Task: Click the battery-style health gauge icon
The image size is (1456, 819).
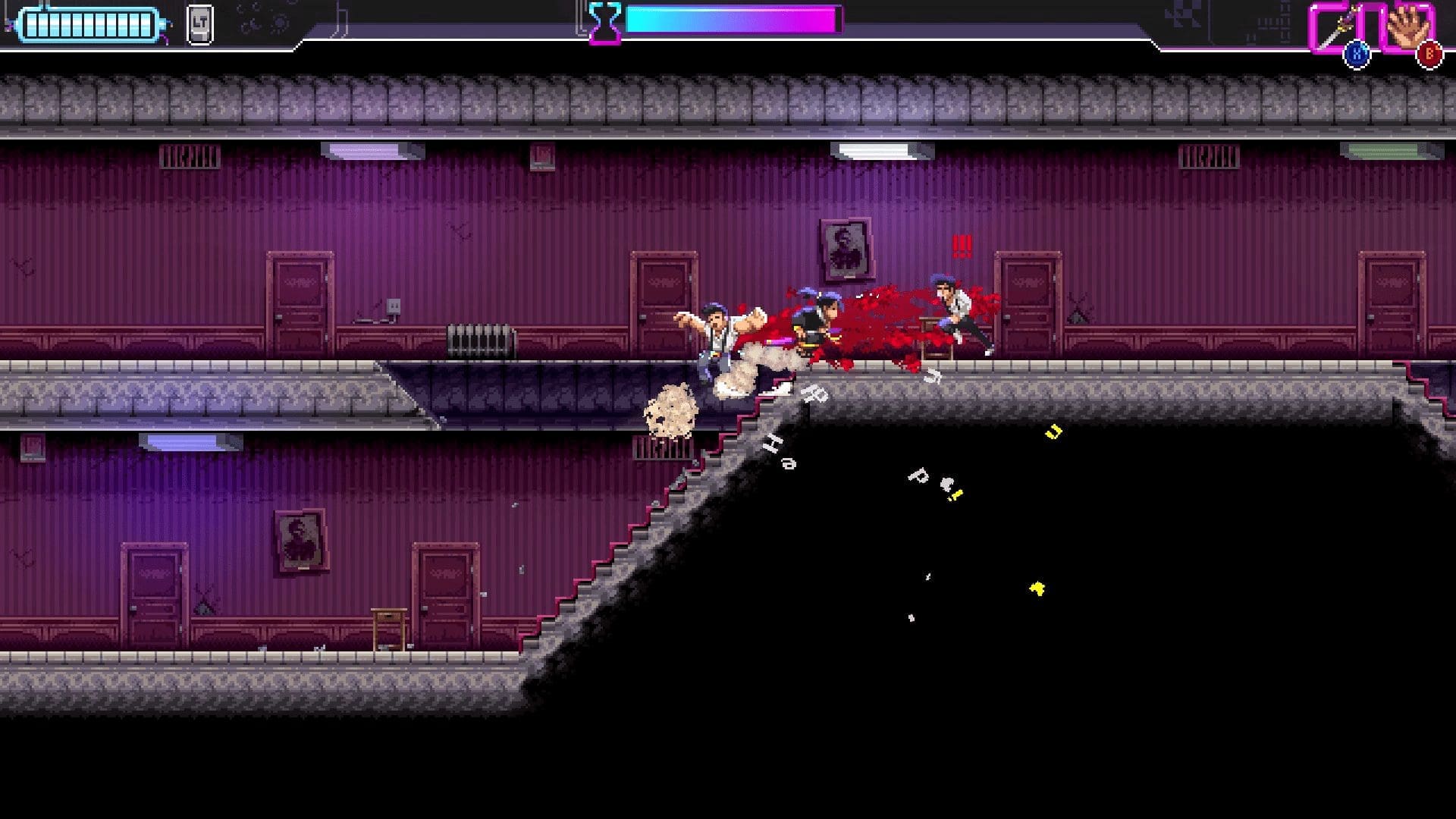Action: [87, 23]
